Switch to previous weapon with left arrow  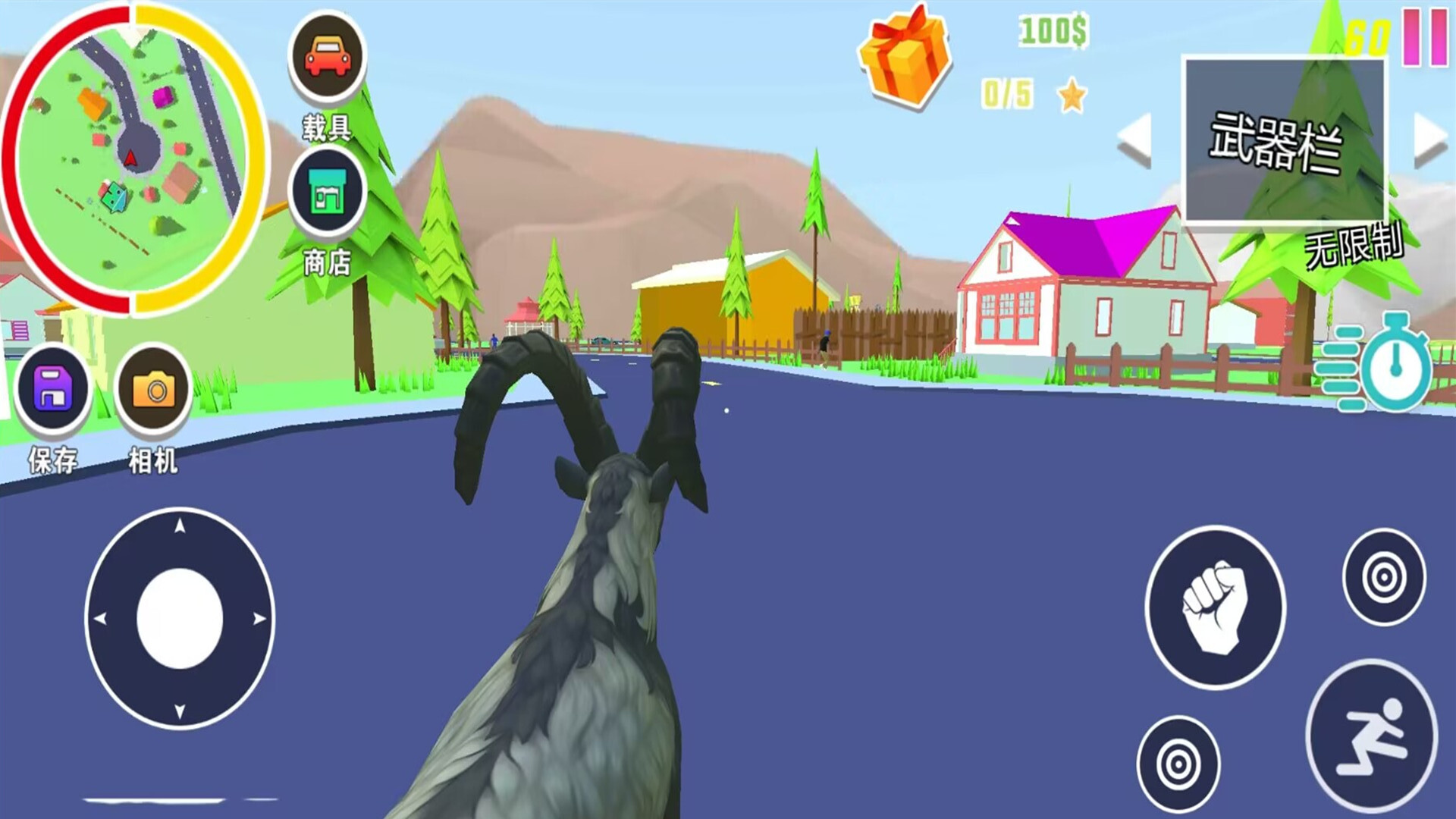(x=1135, y=140)
